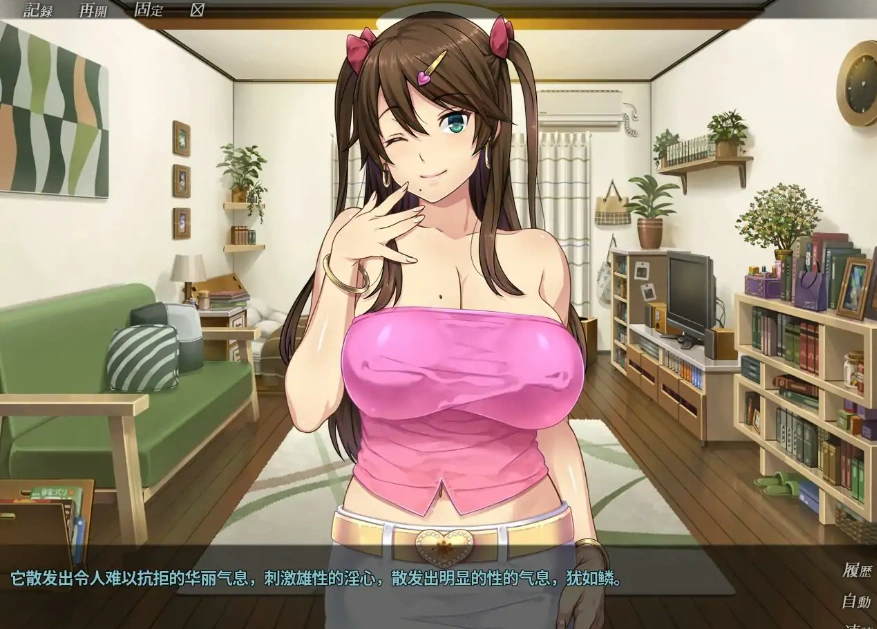Image resolution: width=877 pixels, height=629 pixels.
Task: Toggle the 固定 (lock) option in top bar
Action: [x=147, y=10]
